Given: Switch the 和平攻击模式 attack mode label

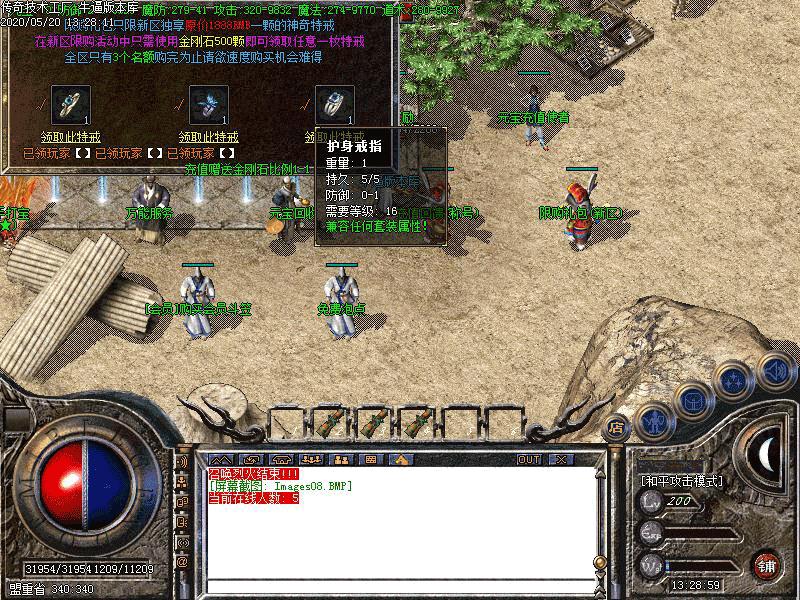Looking at the screenshot, I should click(x=681, y=481).
